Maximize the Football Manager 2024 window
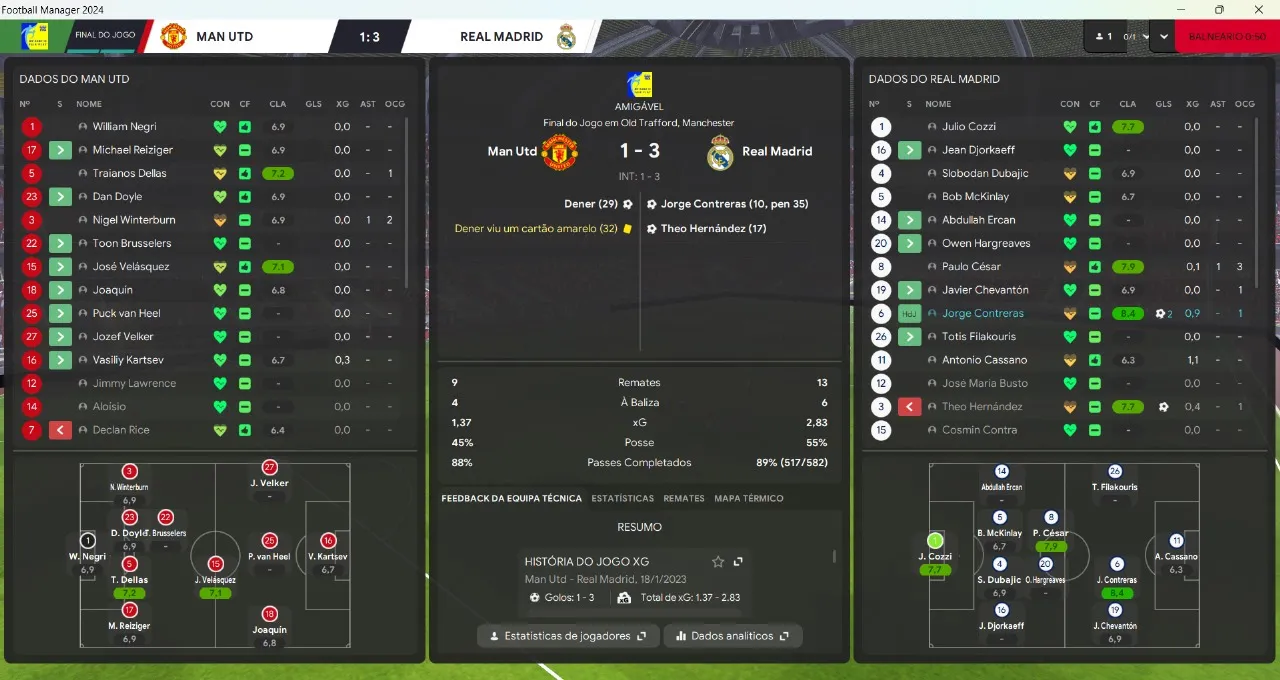 pyautogui.click(x=1219, y=9)
